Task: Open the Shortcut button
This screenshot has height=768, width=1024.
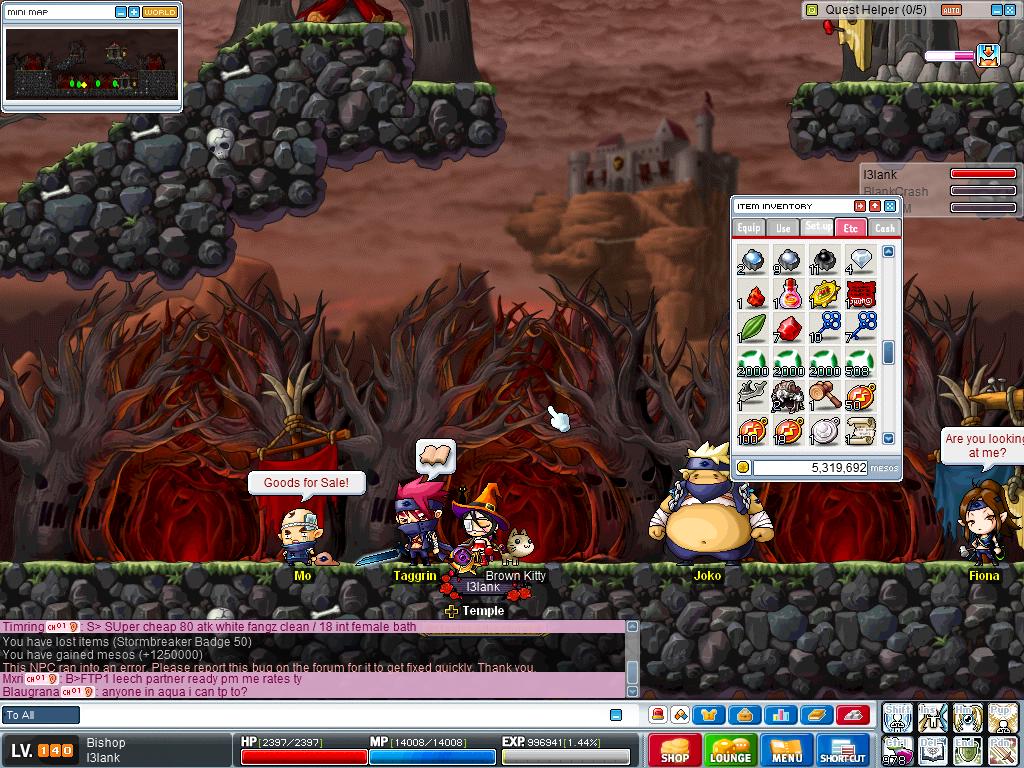Action: pos(843,750)
